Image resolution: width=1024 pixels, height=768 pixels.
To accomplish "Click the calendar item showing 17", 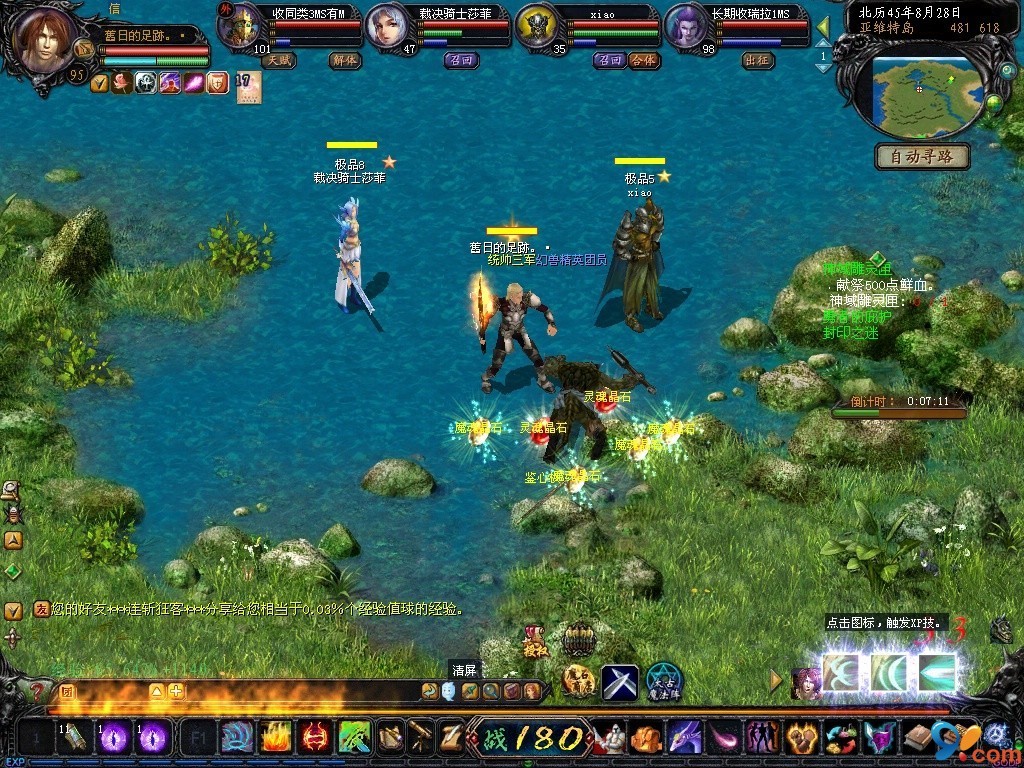I will [248, 86].
